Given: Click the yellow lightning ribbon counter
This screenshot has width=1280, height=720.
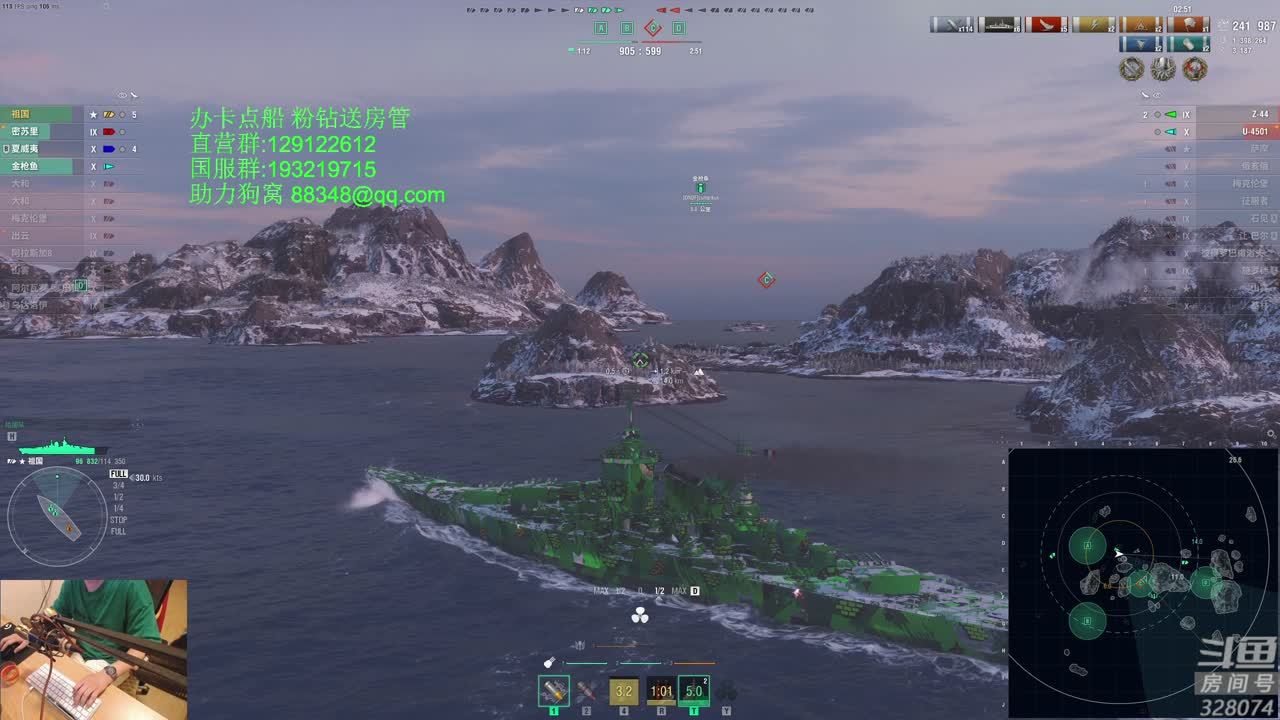Looking at the screenshot, I should 1094,25.
